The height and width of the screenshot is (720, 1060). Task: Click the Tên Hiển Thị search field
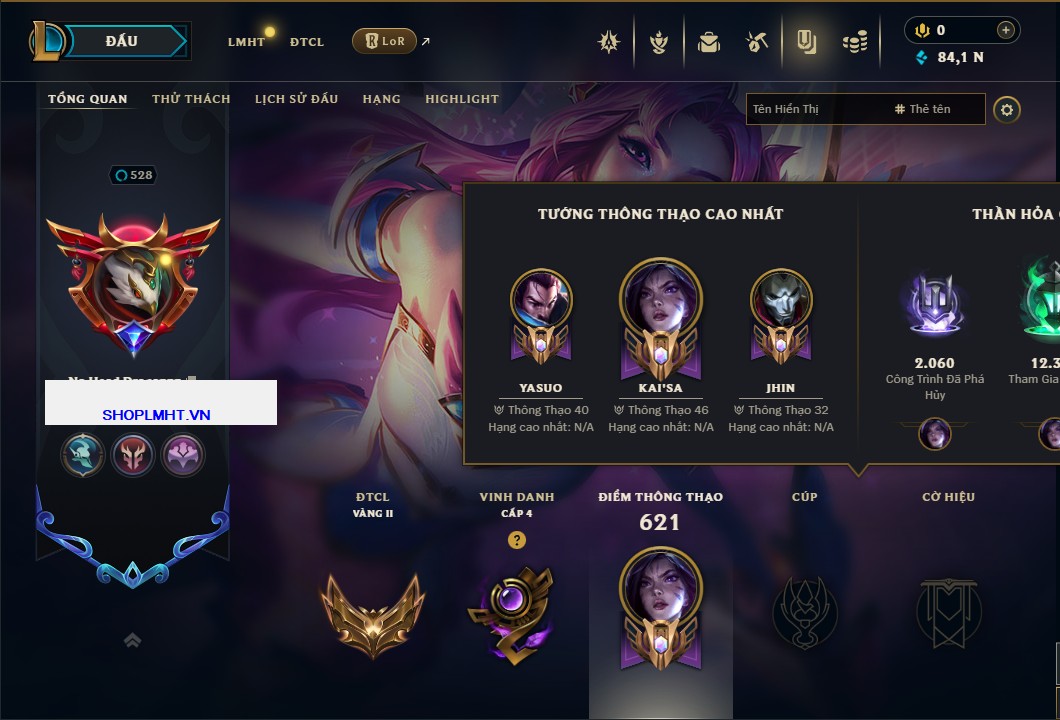click(x=815, y=109)
